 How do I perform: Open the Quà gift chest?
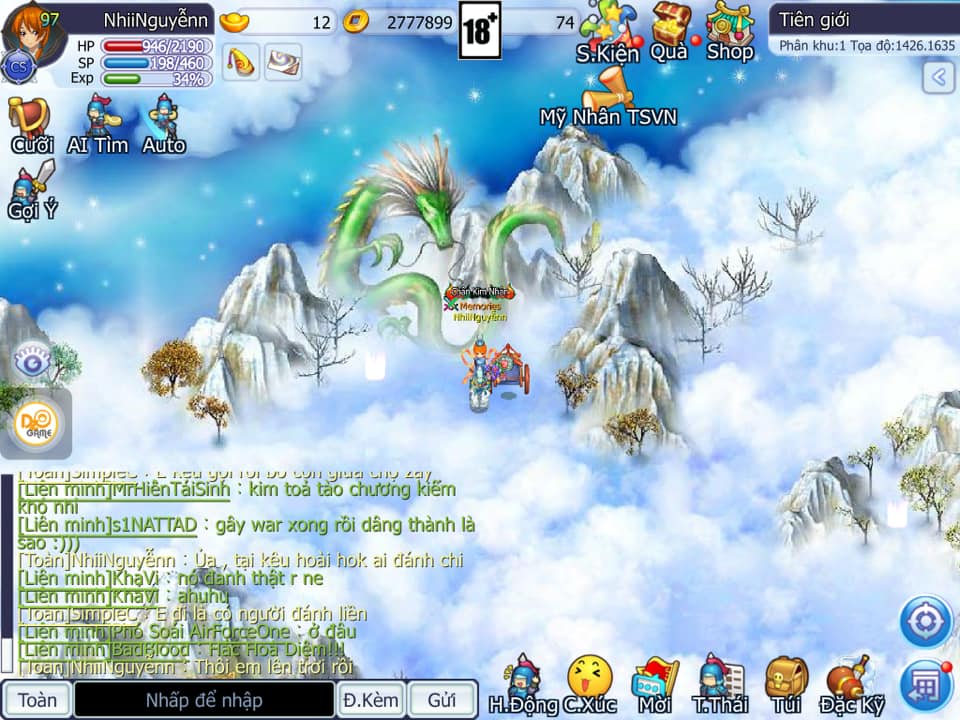pyautogui.click(x=670, y=30)
